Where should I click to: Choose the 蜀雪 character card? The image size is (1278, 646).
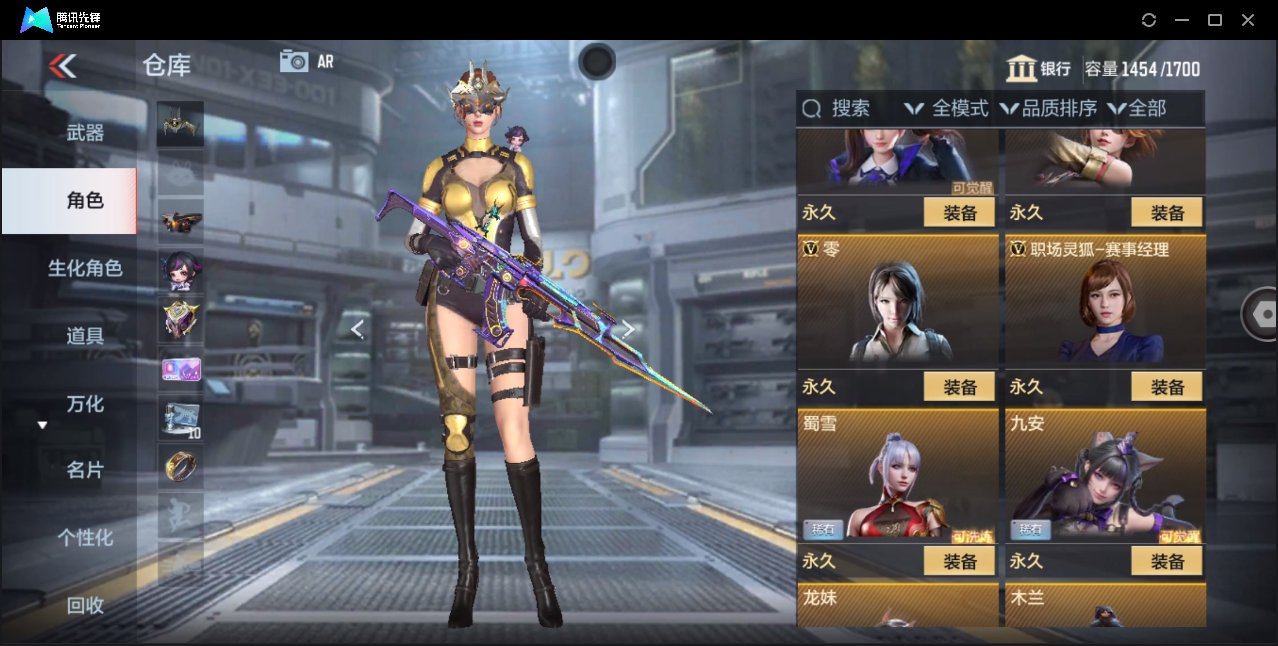[x=898, y=476]
